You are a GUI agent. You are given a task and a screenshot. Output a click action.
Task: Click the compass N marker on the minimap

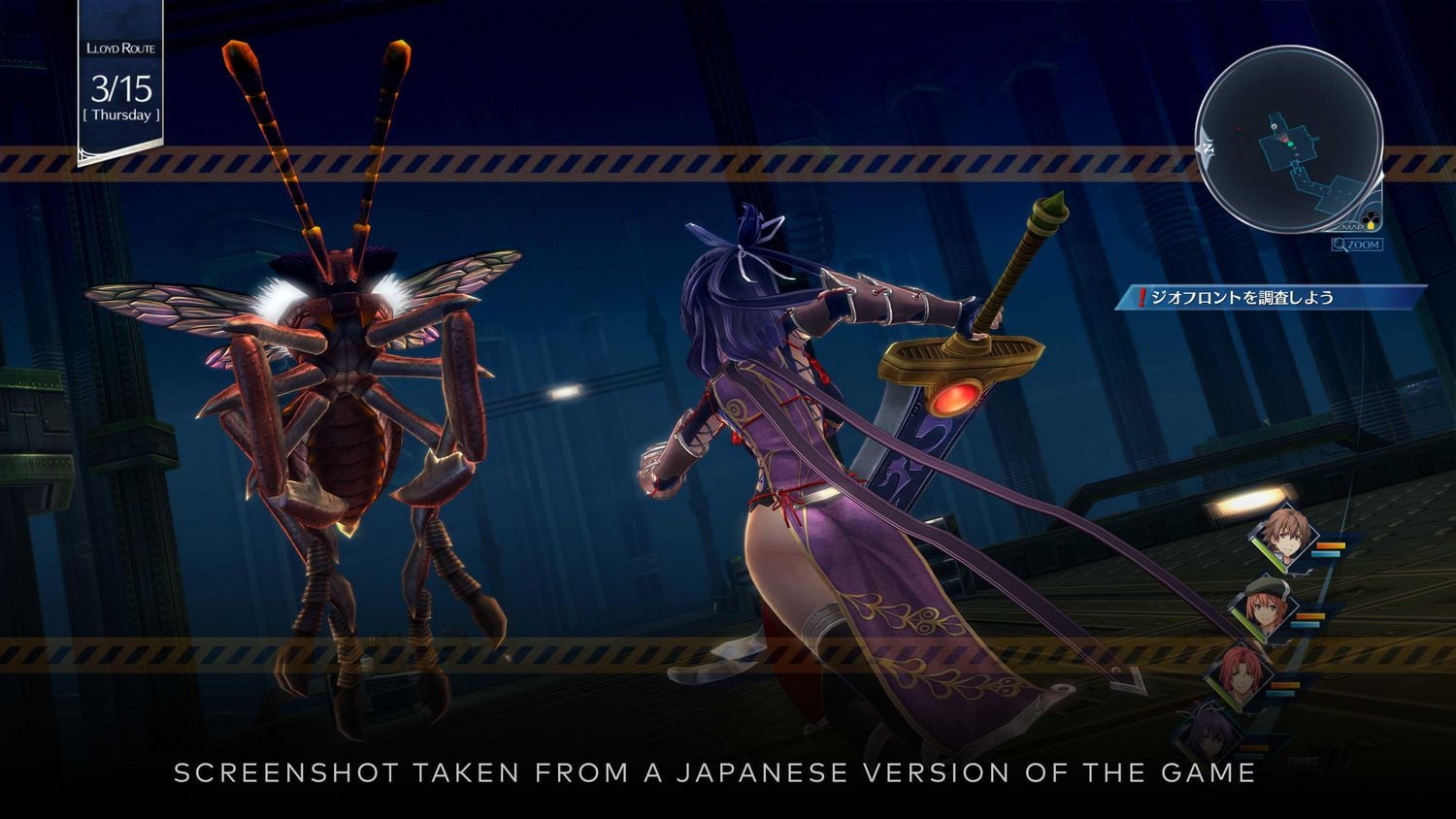tap(1208, 148)
